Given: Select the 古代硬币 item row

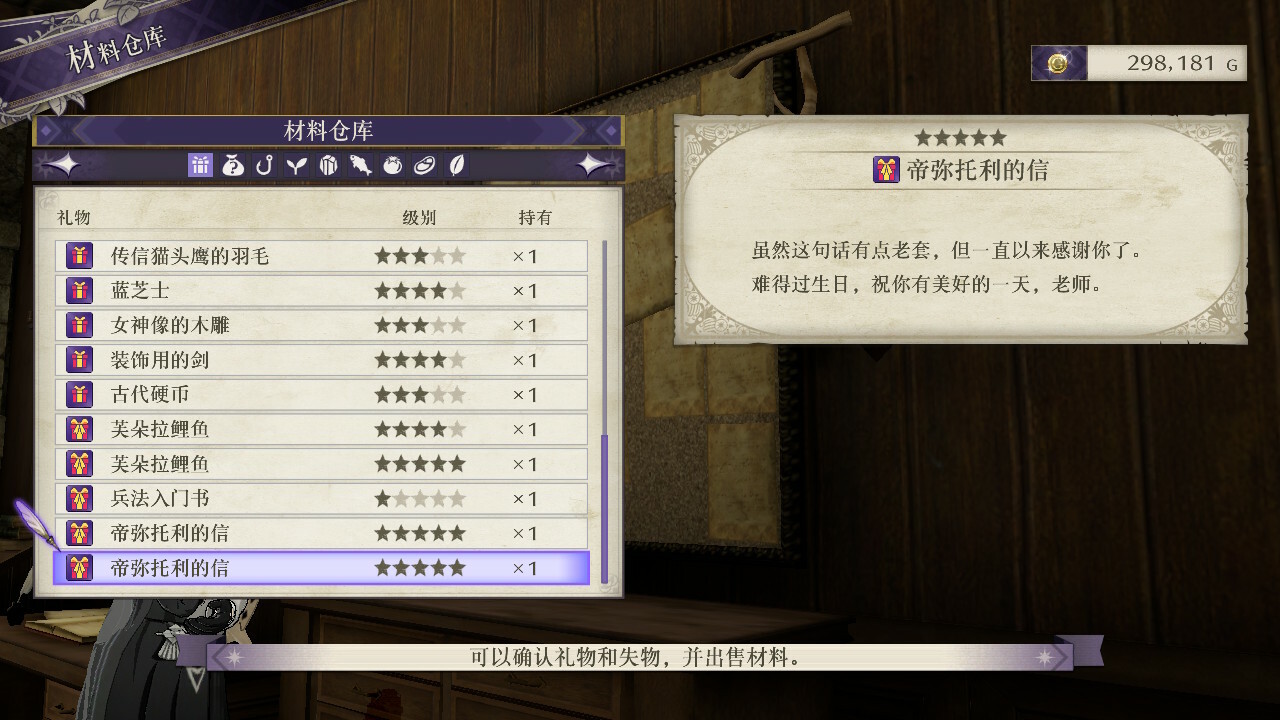Looking at the screenshot, I should pyautogui.click(x=320, y=395).
